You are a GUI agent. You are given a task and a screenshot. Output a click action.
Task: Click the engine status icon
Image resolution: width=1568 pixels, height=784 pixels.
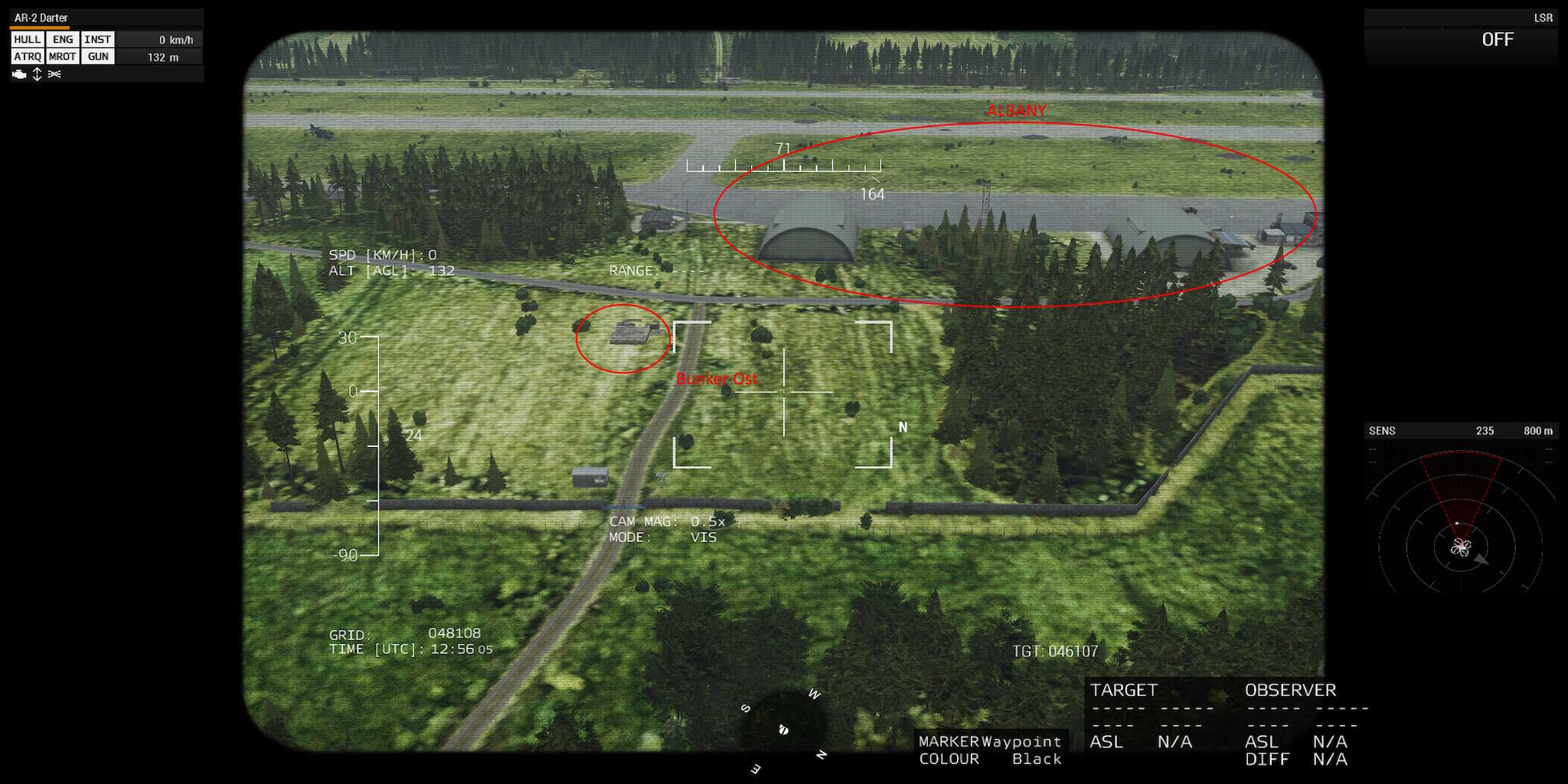[x=19, y=74]
